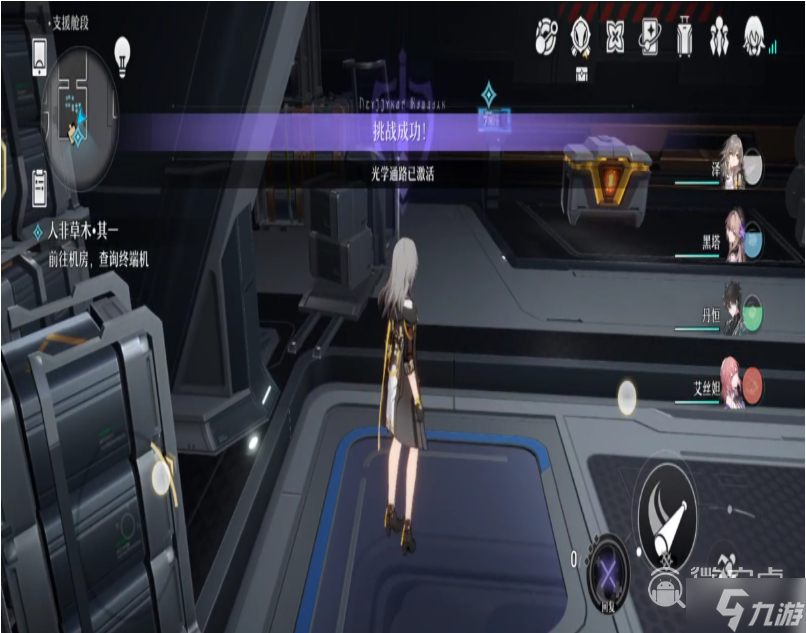Open the teal diamond mission waypoint marker
Viewport: 806px width, 633px height.
point(489,95)
